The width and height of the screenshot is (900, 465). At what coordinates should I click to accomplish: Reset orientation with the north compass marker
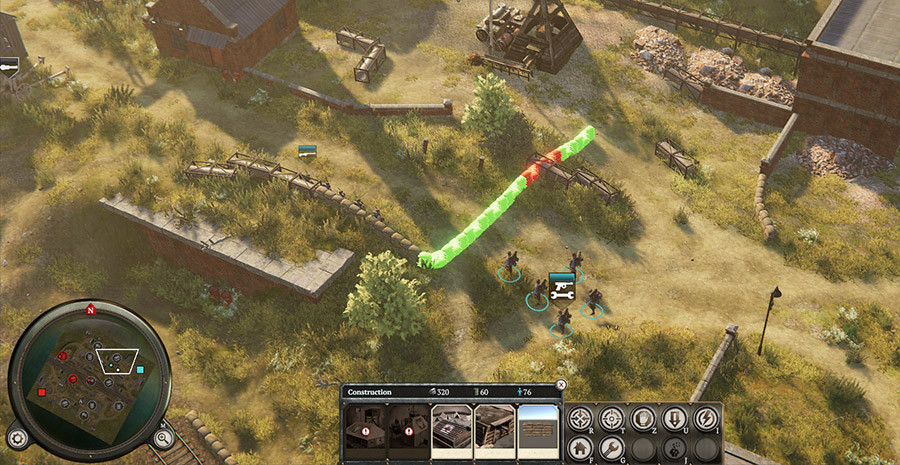click(x=90, y=309)
